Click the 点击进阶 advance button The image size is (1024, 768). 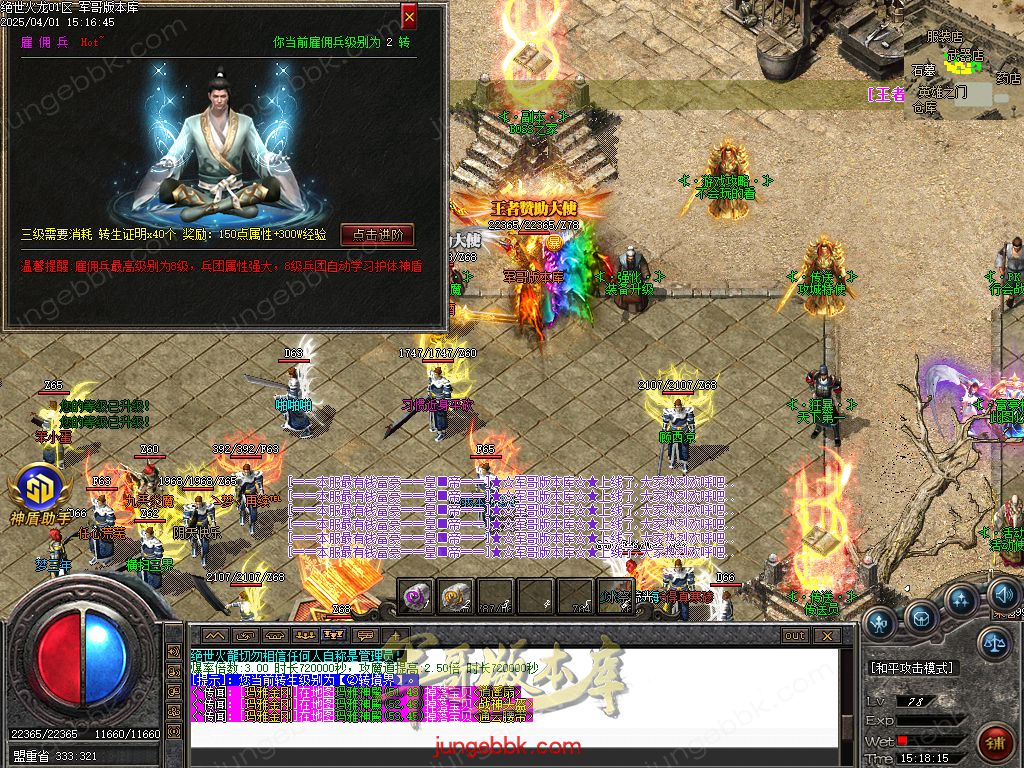pos(377,235)
